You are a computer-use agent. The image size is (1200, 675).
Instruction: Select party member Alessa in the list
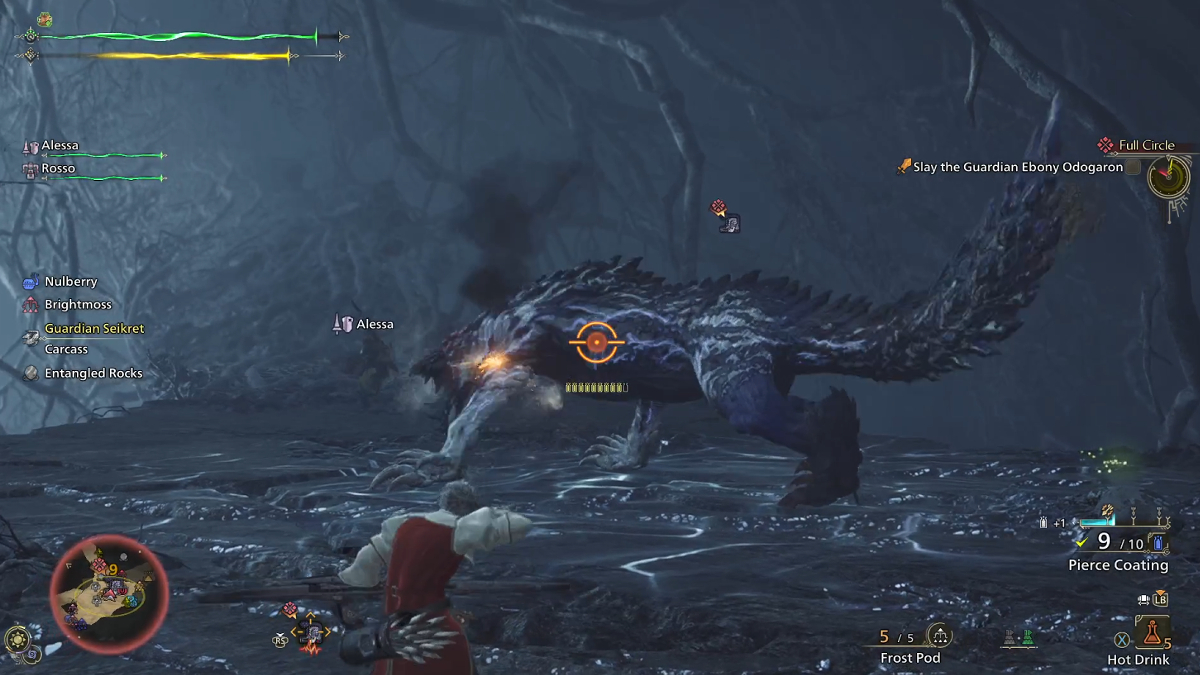[59, 146]
